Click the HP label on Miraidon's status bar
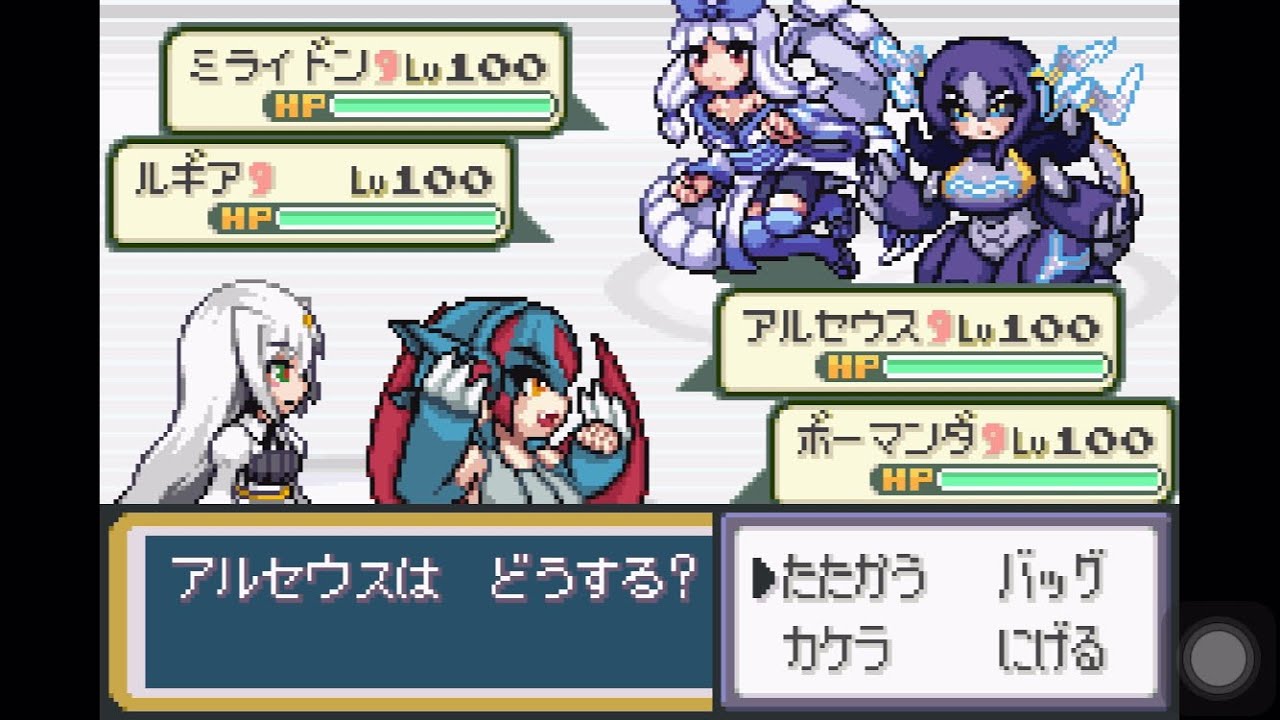This screenshot has height=720, width=1280. [300, 104]
